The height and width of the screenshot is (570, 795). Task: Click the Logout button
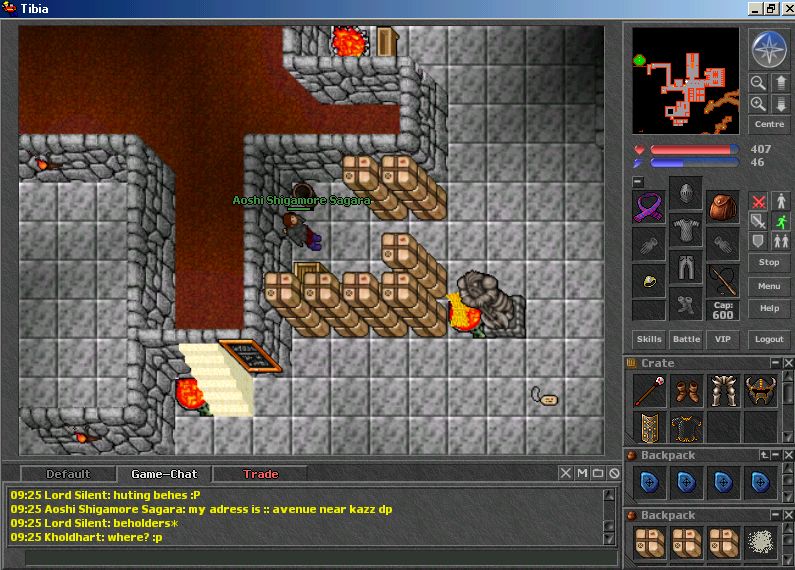coord(769,340)
